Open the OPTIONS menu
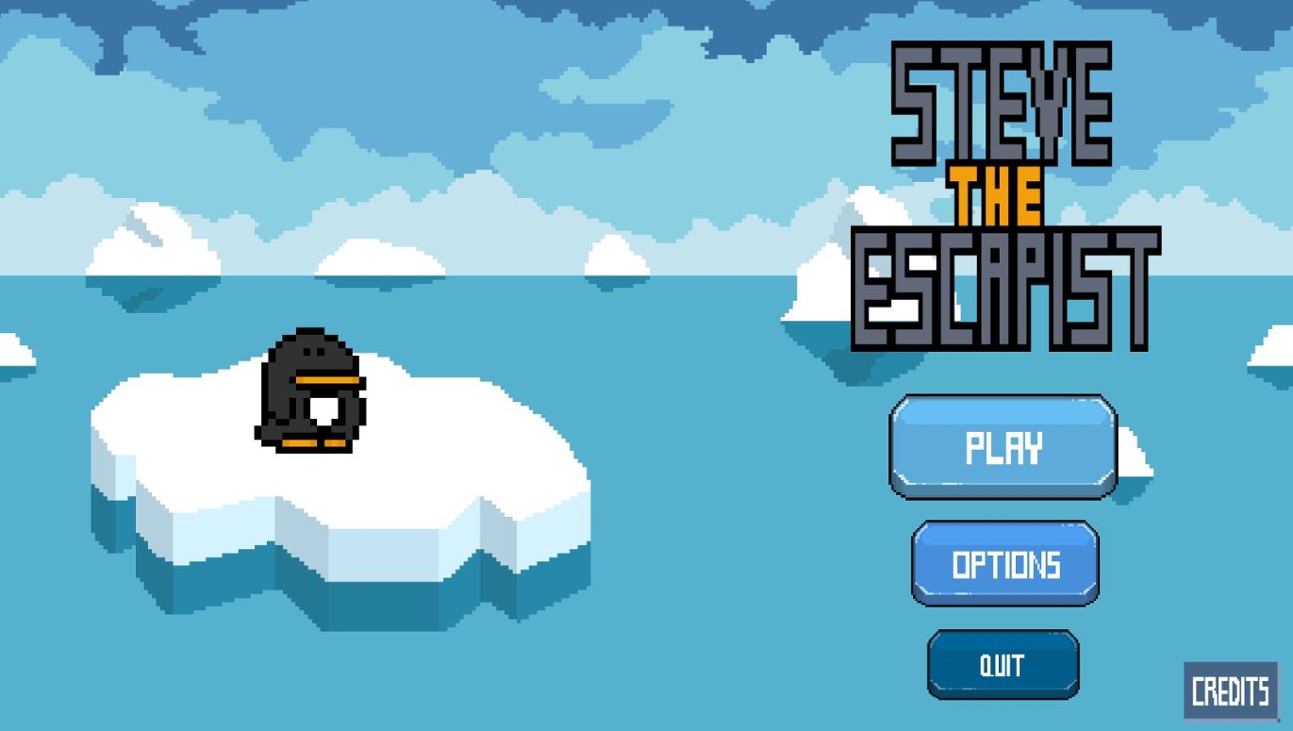This screenshot has height=731, width=1293. pos(1004,564)
